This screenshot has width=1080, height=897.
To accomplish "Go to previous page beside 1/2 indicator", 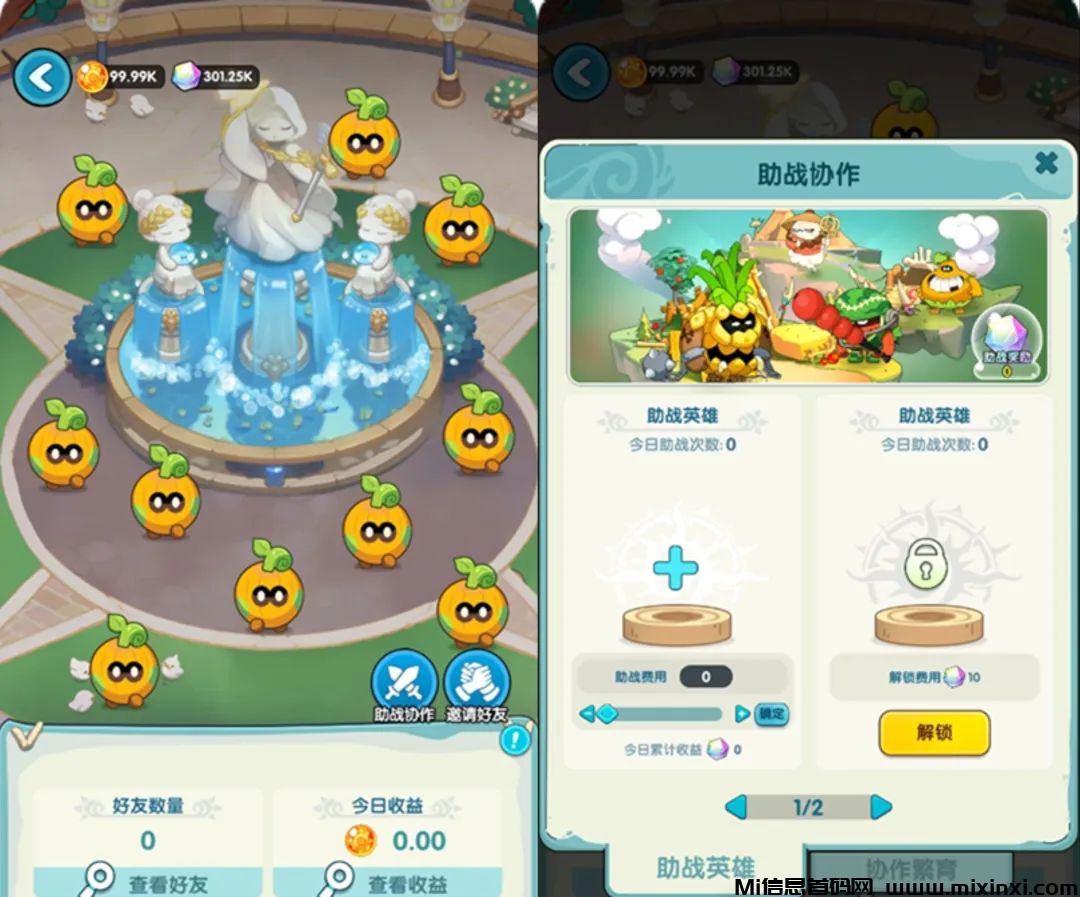I will point(735,807).
